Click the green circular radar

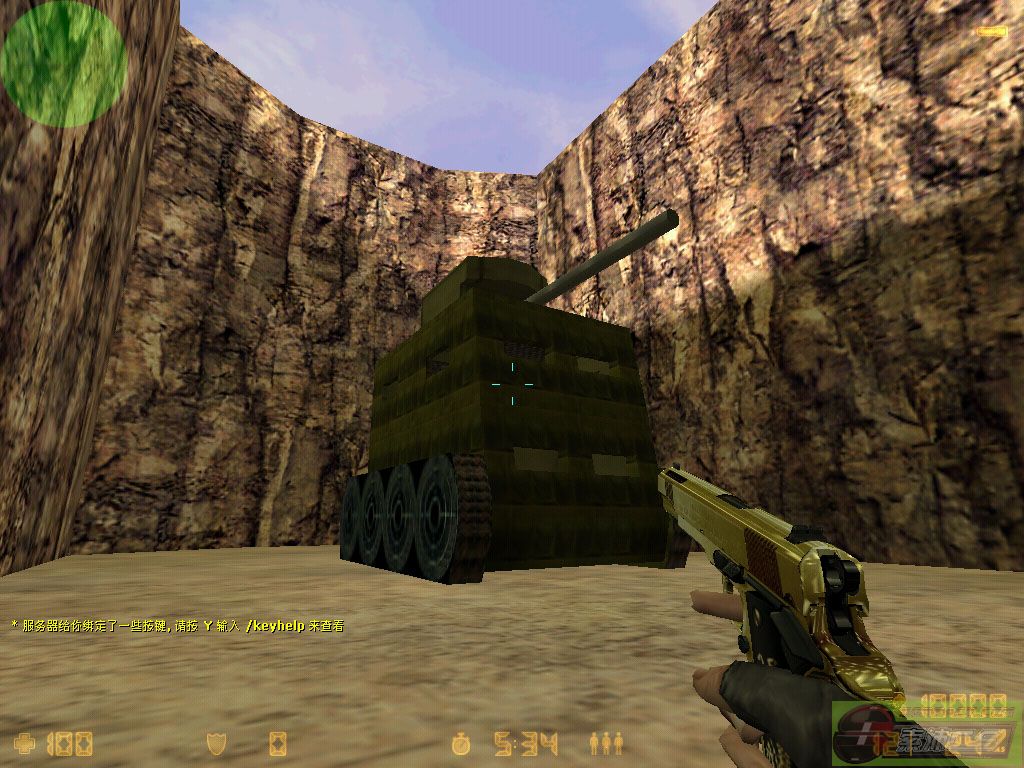(x=64, y=63)
